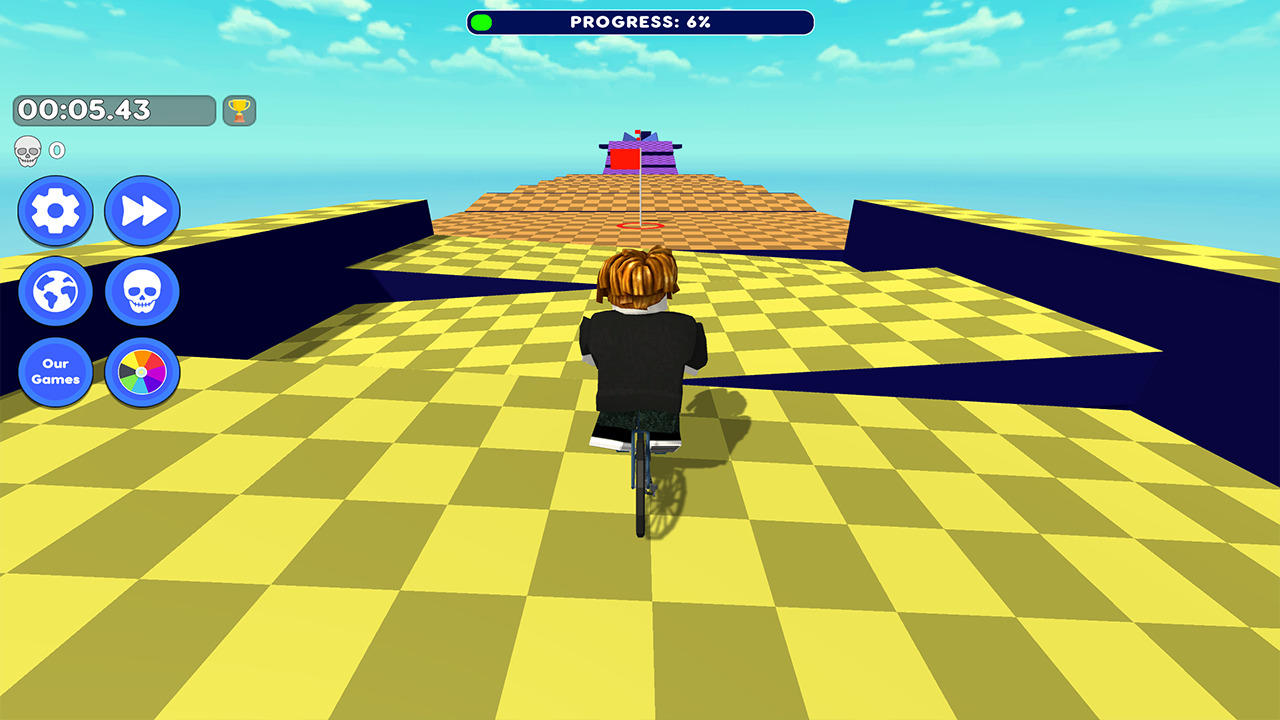This screenshot has width=1280, height=720.
Task: Click the skull death counter icon
Action: (x=28, y=150)
